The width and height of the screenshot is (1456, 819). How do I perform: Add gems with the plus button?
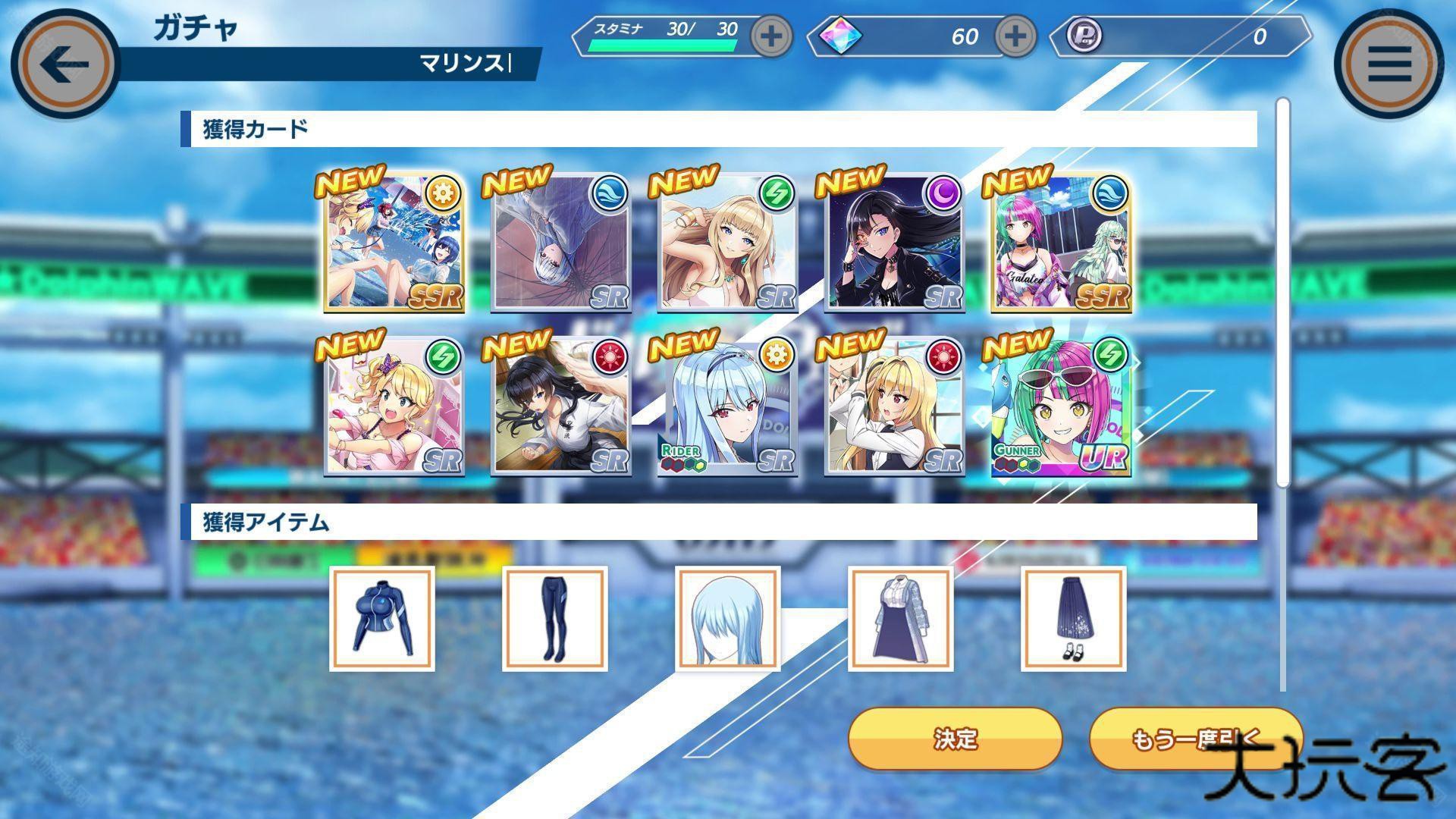point(1015,36)
